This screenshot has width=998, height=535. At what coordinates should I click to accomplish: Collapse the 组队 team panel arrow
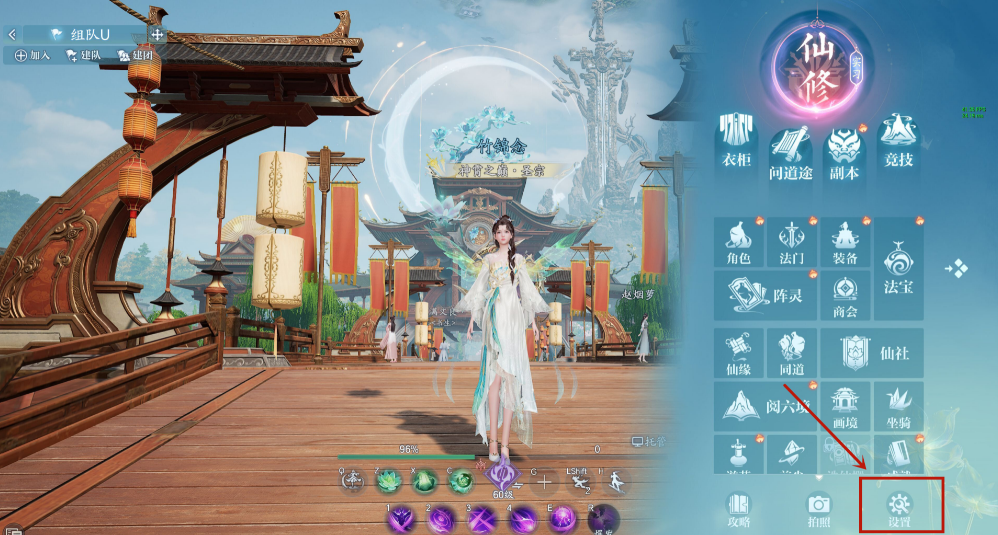click(x=12, y=34)
